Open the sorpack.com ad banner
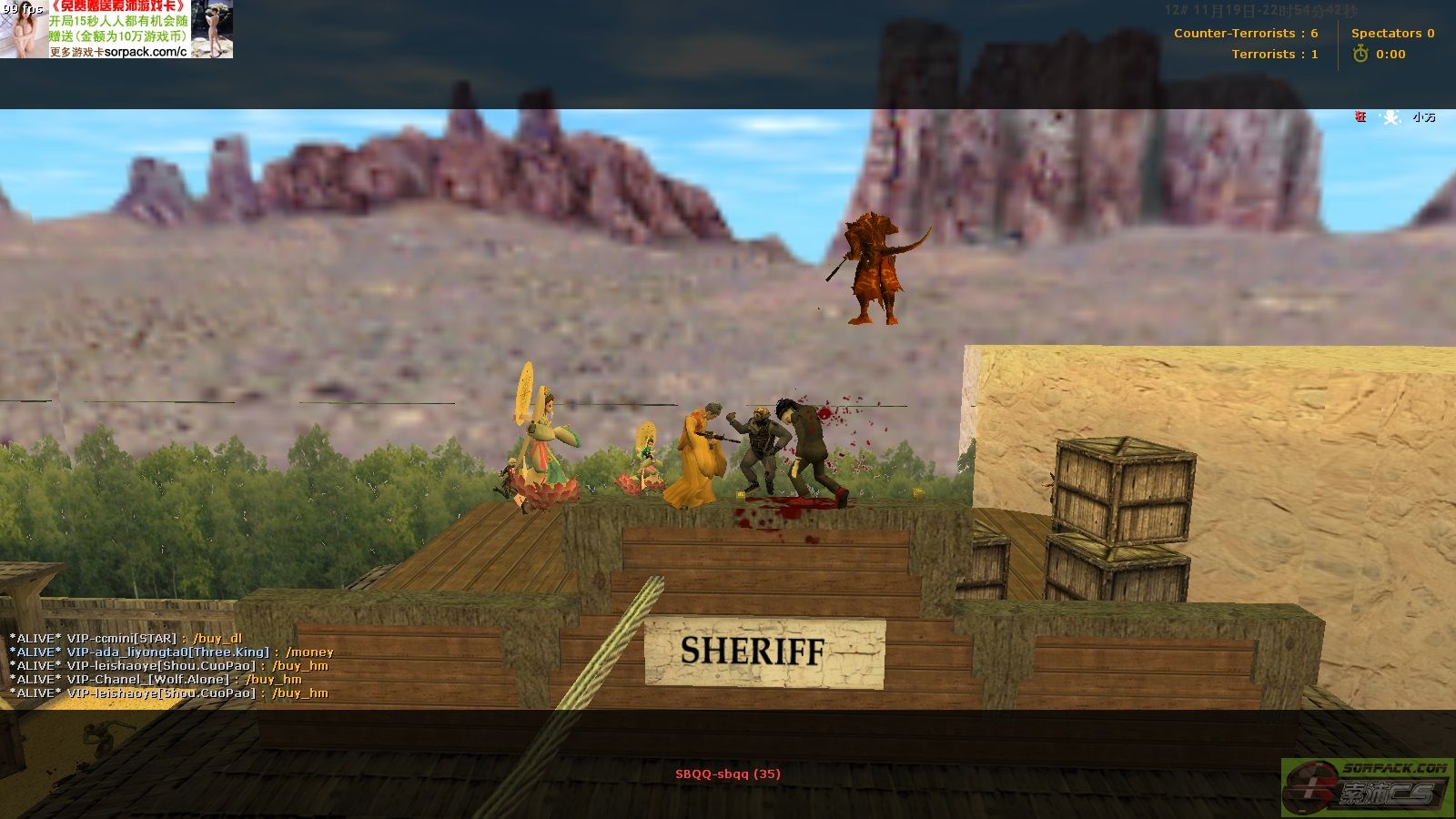The width and height of the screenshot is (1456, 819). (116, 29)
